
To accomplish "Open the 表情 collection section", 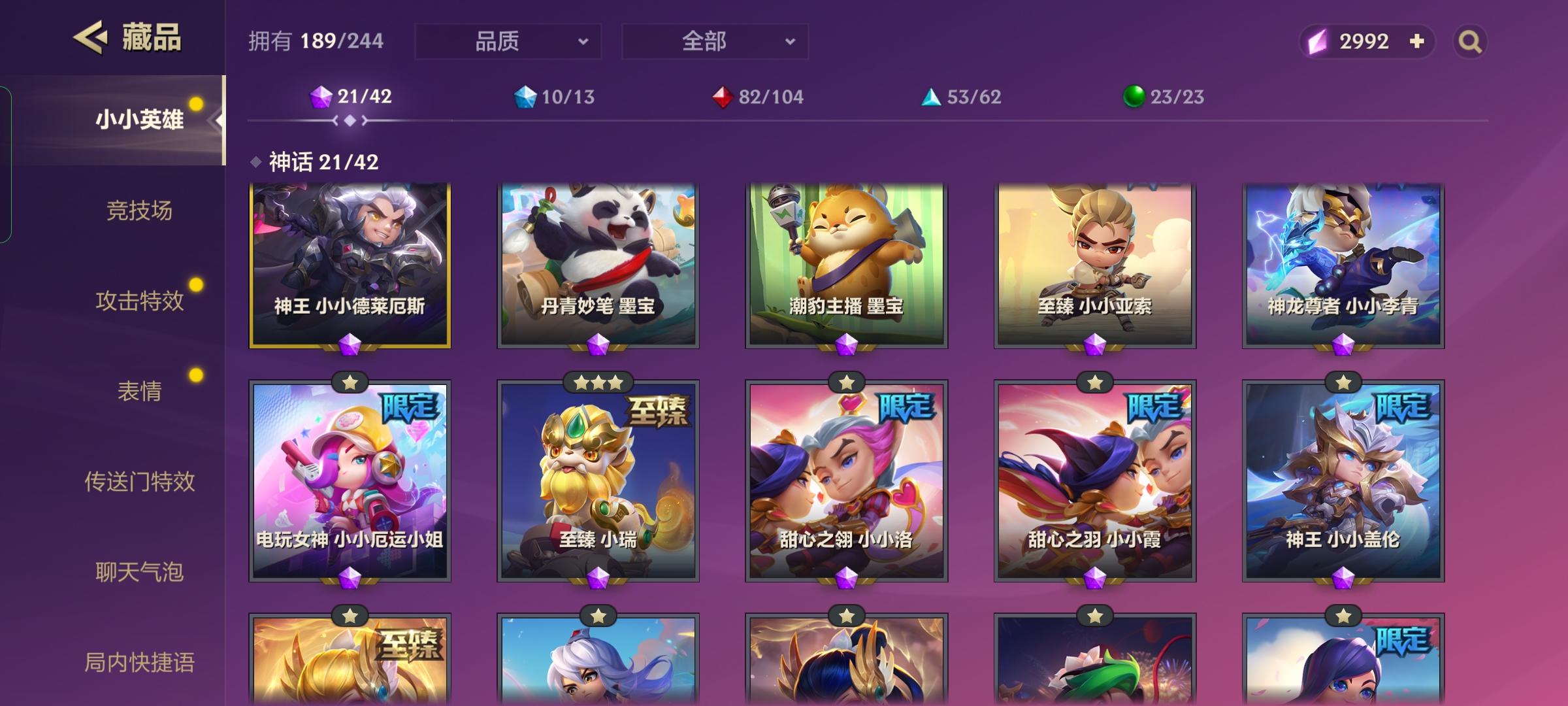I will [x=141, y=392].
